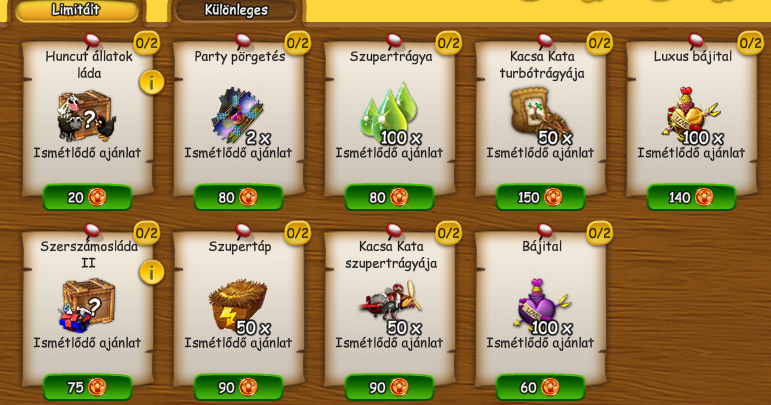Buy Szerszámosláda II for 75

click(87, 387)
